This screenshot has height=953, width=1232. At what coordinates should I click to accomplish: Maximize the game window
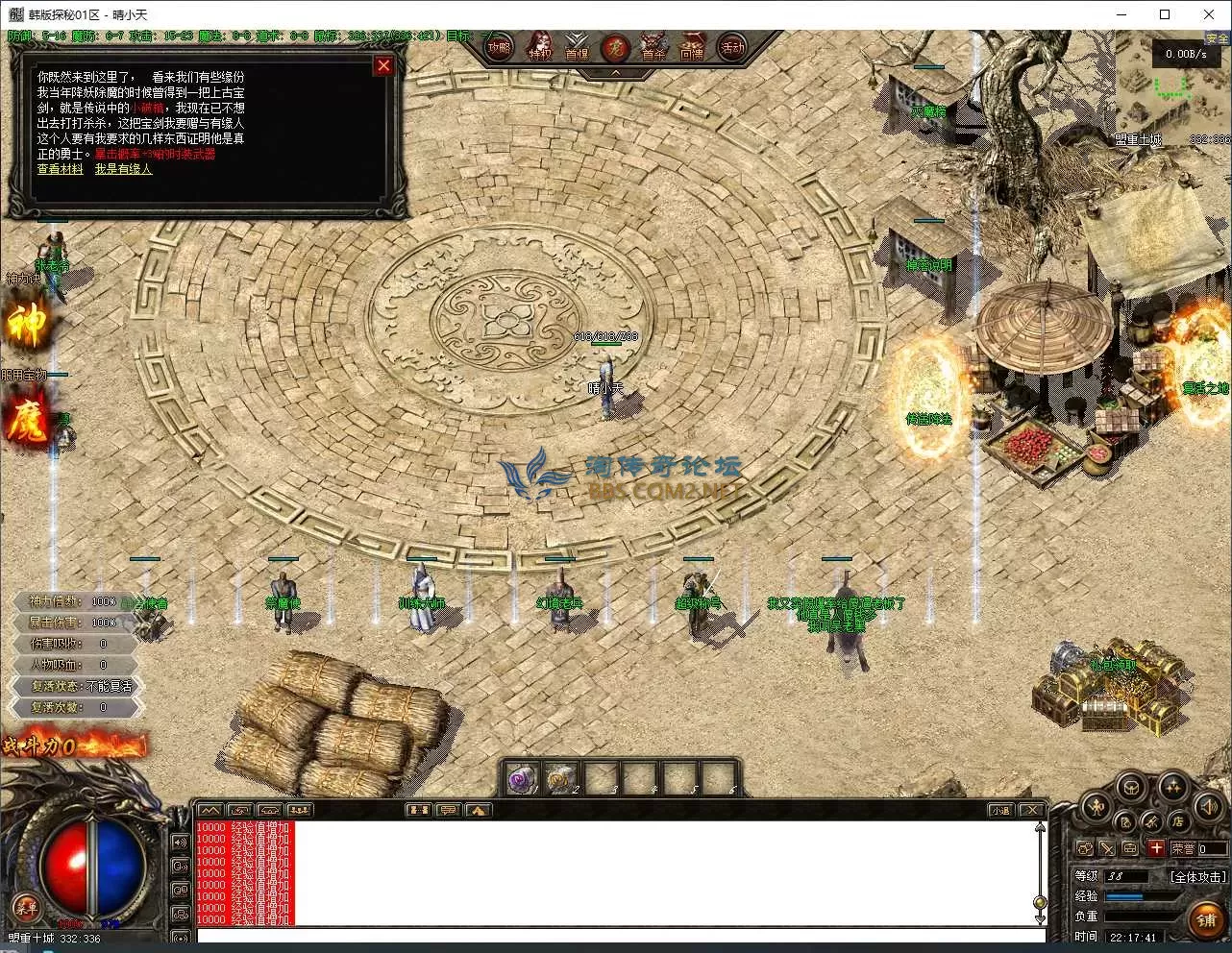pyautogui.click(x=1165, y=14)
